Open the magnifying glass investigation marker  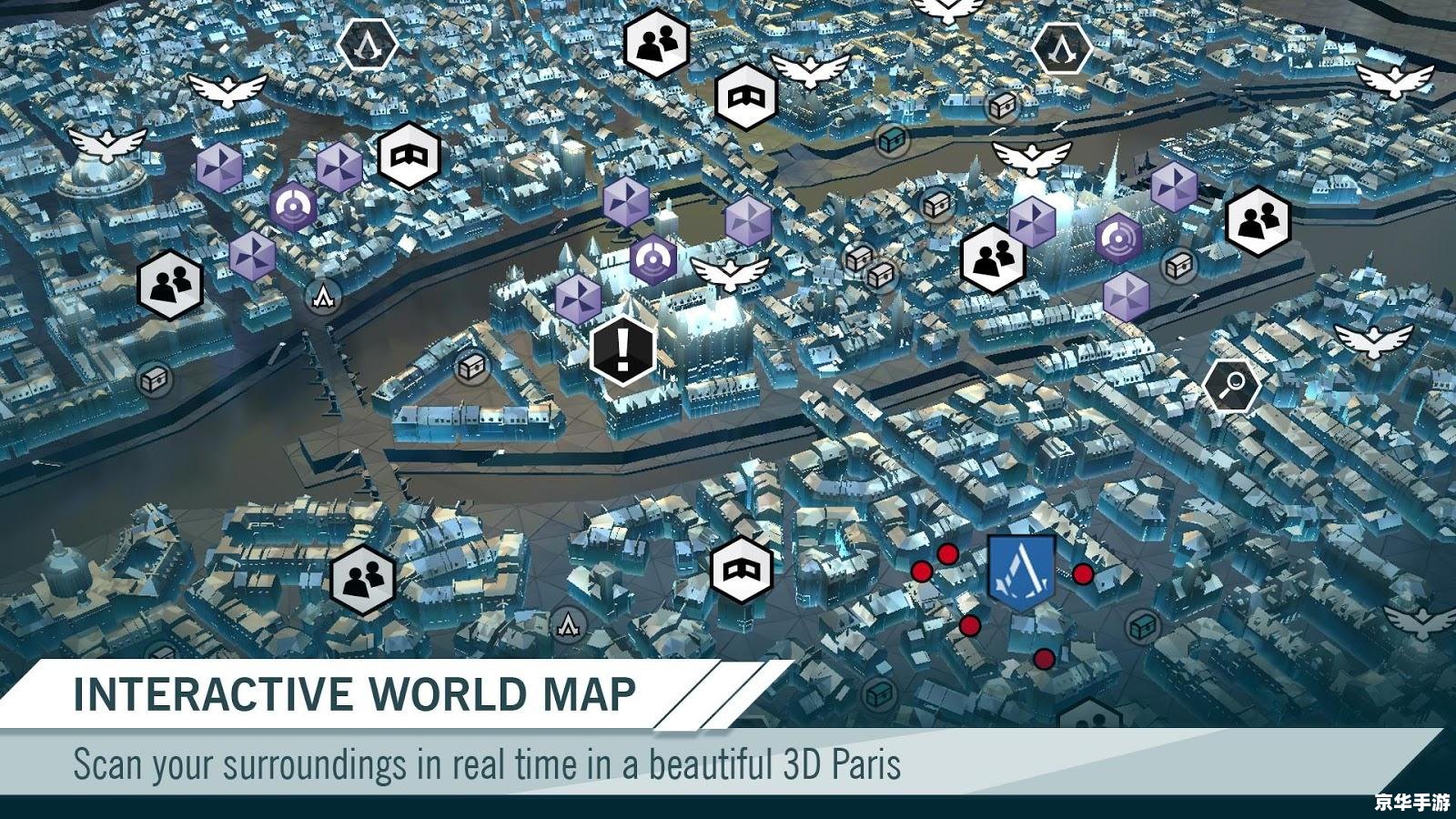tap(1231, 387)
